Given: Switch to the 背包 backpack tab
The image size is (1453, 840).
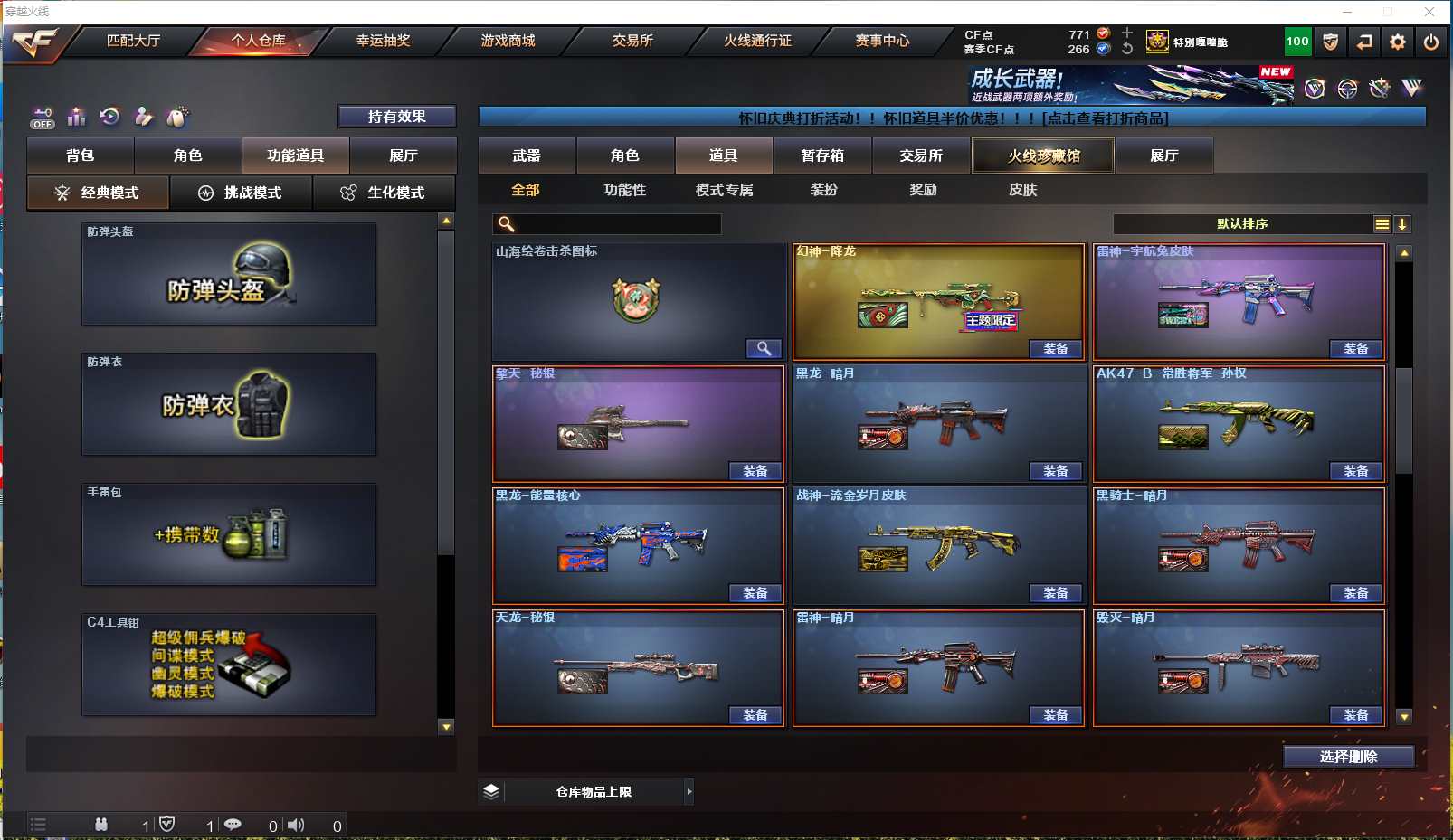Looking at the screenshot, I should coord(81,156).
